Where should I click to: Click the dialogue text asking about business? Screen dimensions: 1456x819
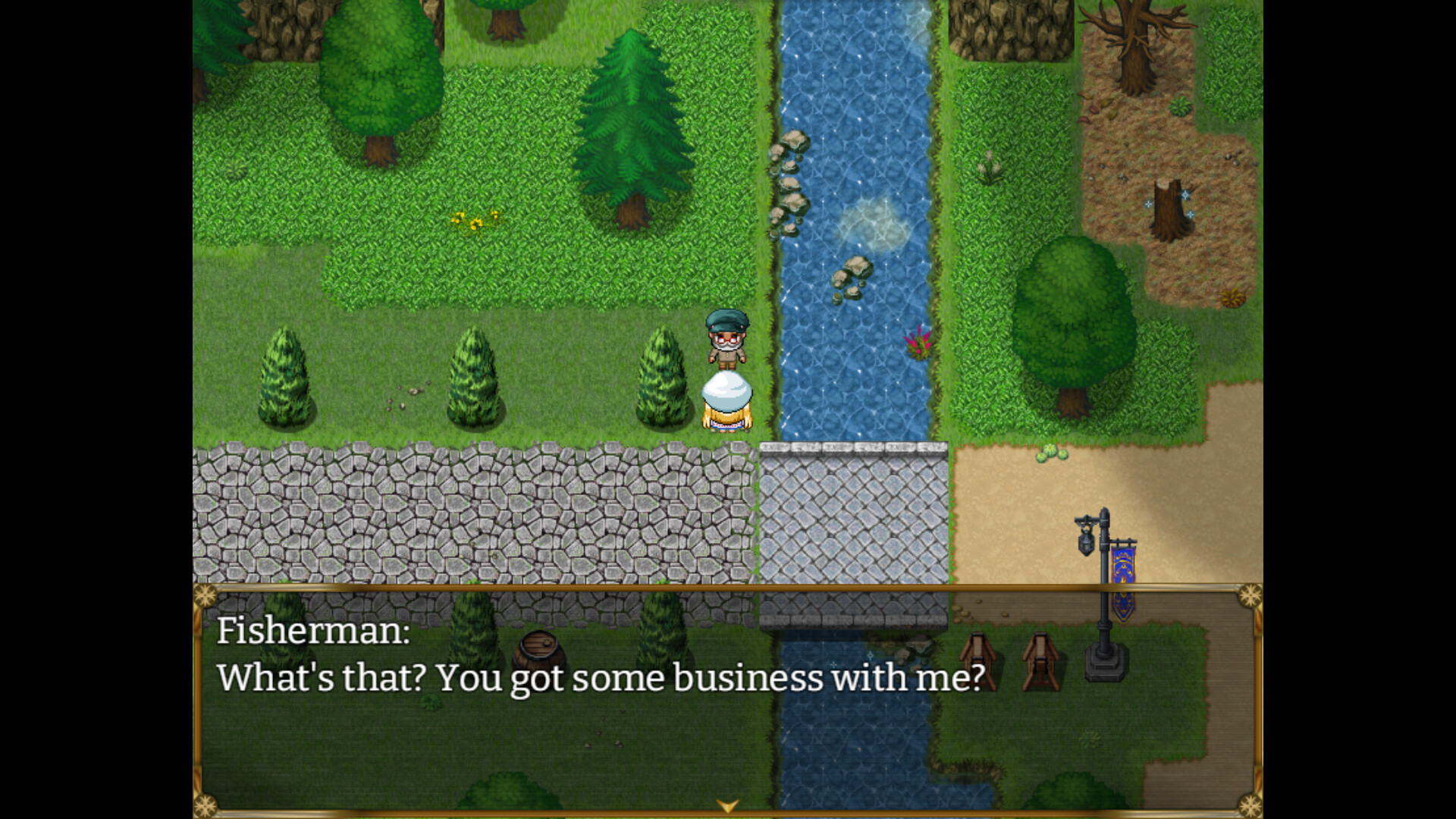601,679
